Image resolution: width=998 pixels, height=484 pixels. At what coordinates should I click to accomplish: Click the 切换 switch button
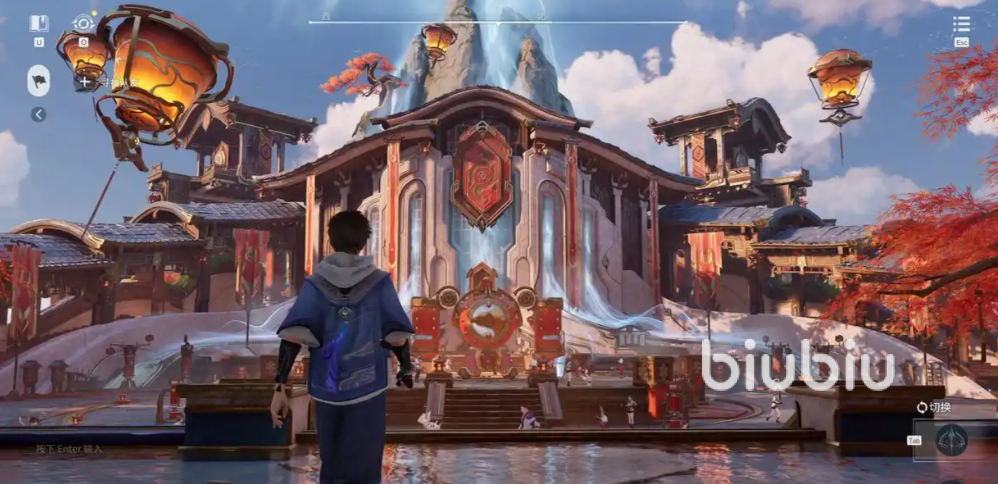coord(934,407)
